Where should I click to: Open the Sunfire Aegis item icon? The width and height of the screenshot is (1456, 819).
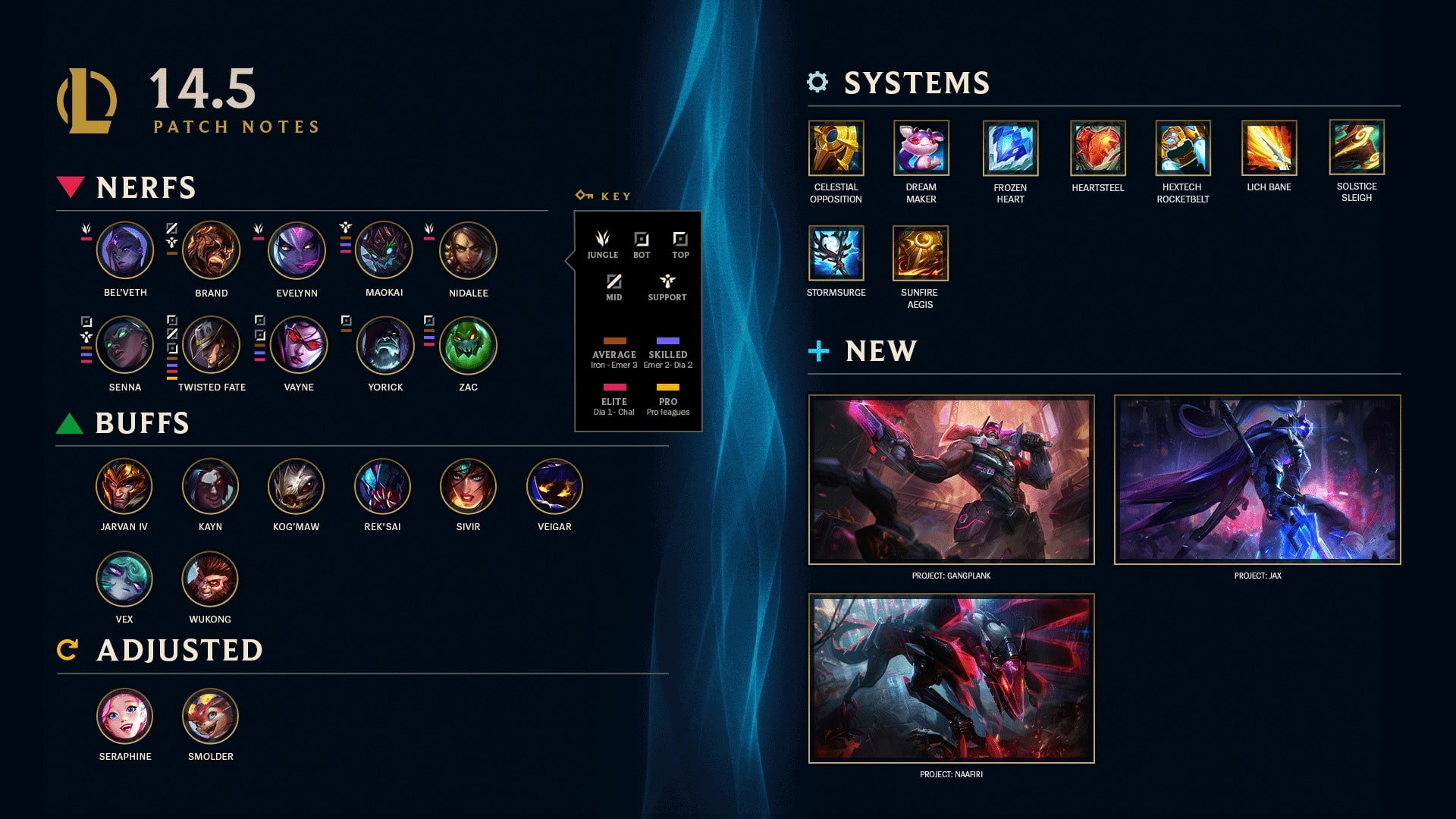tap(920, 253)
